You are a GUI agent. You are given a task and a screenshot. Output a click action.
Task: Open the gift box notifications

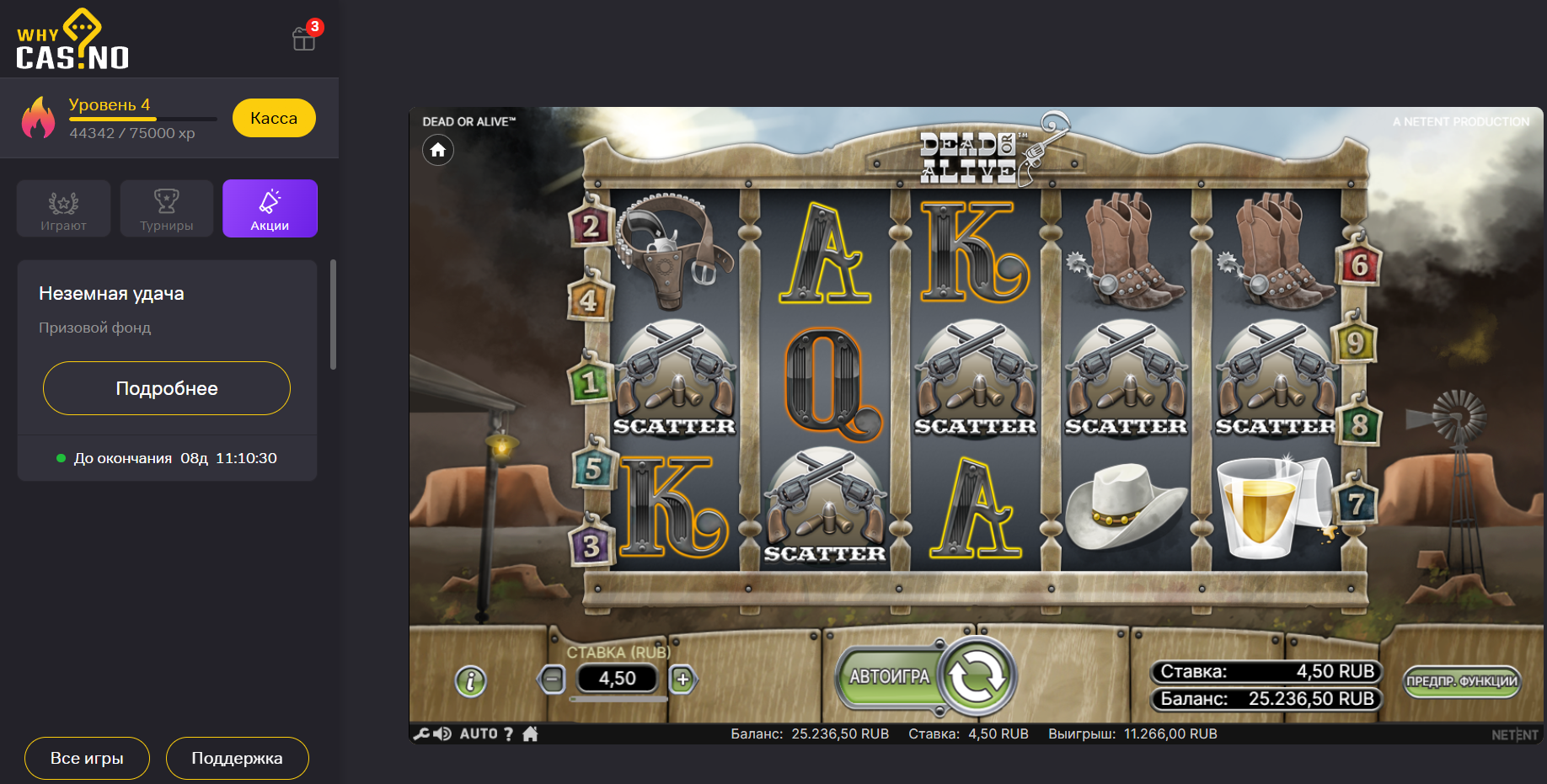[x=304, y=38]
